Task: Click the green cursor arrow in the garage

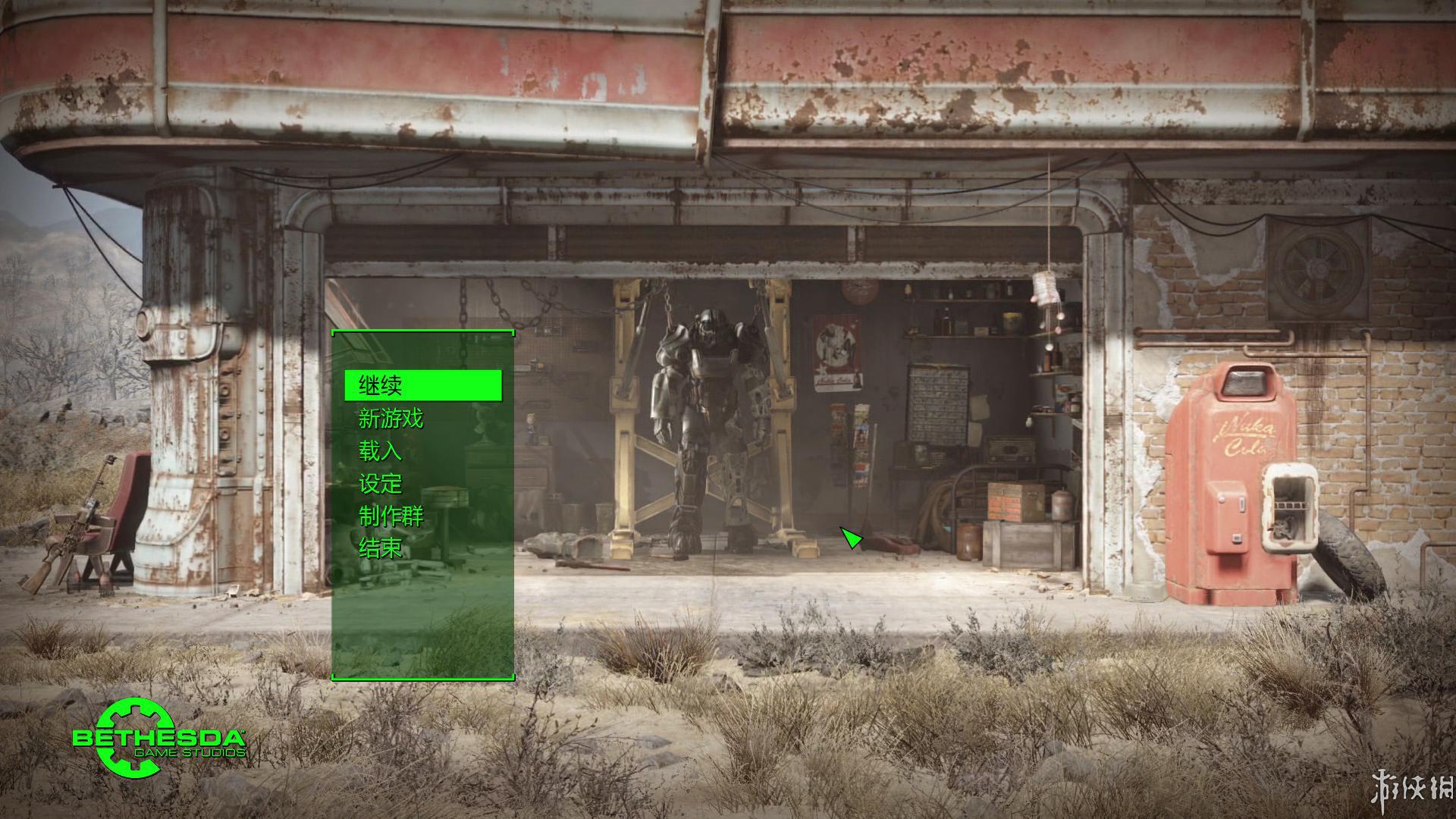Action: click(850, 538)
